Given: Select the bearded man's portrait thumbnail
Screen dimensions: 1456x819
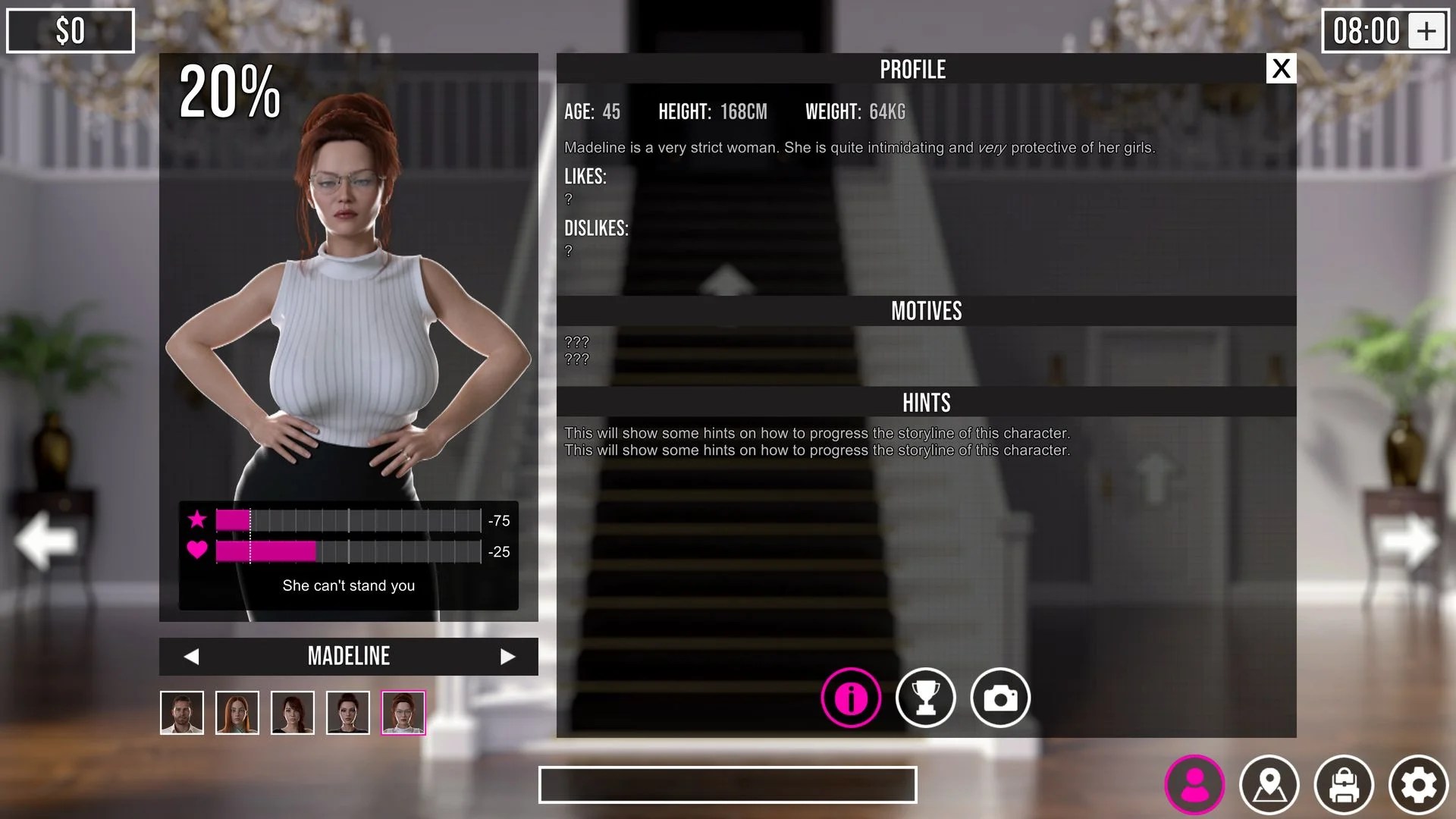Looking at the screenshot, I should [182, 713].
